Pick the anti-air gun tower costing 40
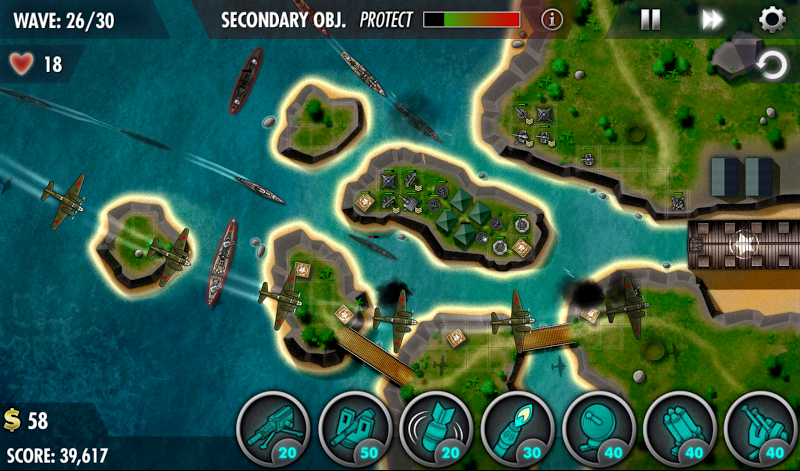Screen dimensions: 800x471 [x=759, y=430]
